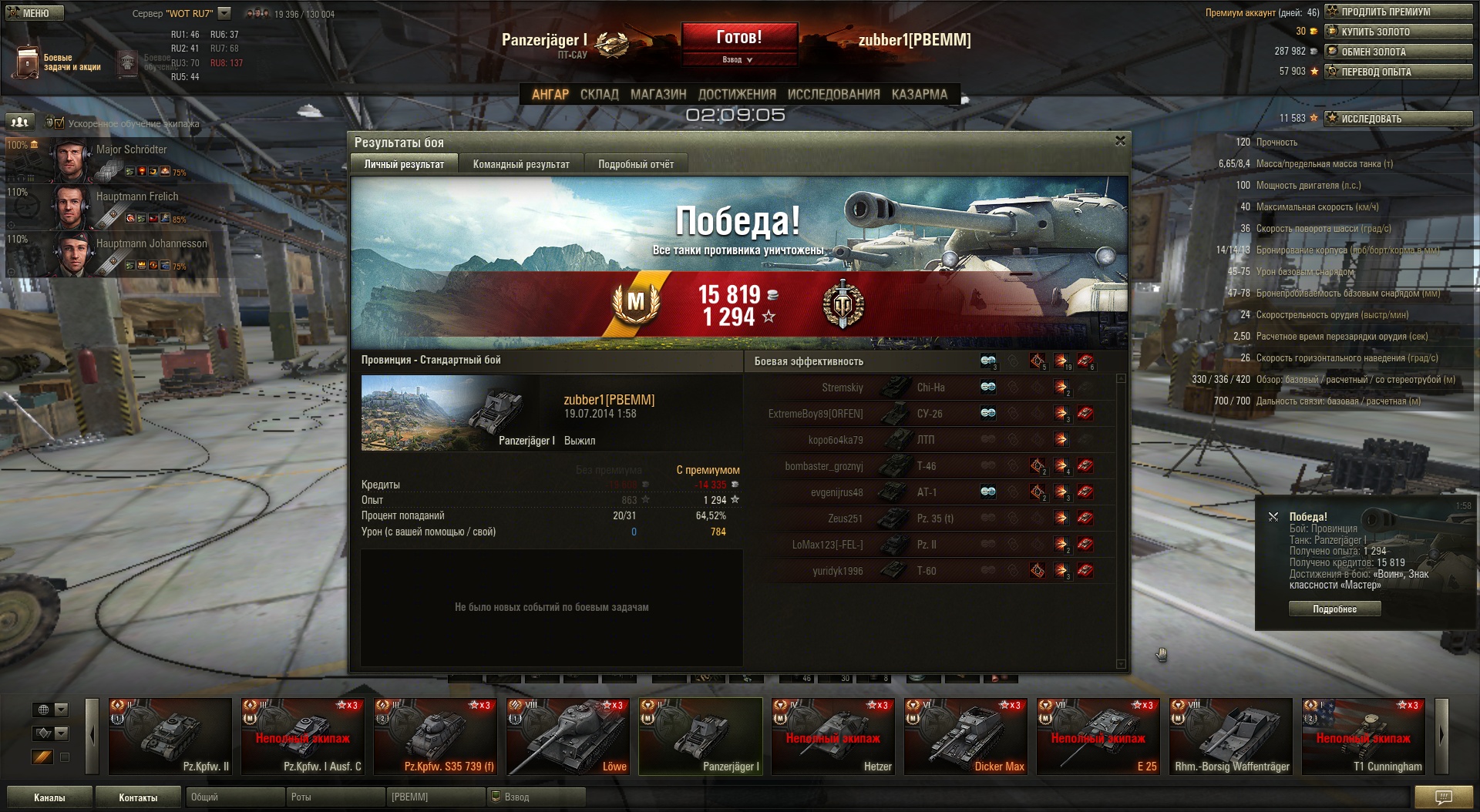
Task: Open the Подробный отчёт tab
Action: click(636, 164)
